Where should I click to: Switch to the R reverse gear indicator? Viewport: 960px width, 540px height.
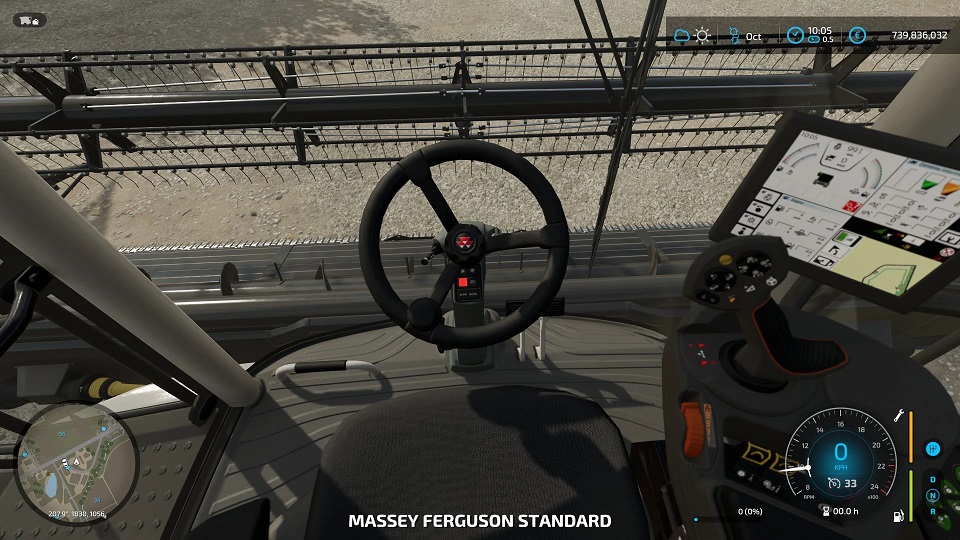tap(933, 511)
